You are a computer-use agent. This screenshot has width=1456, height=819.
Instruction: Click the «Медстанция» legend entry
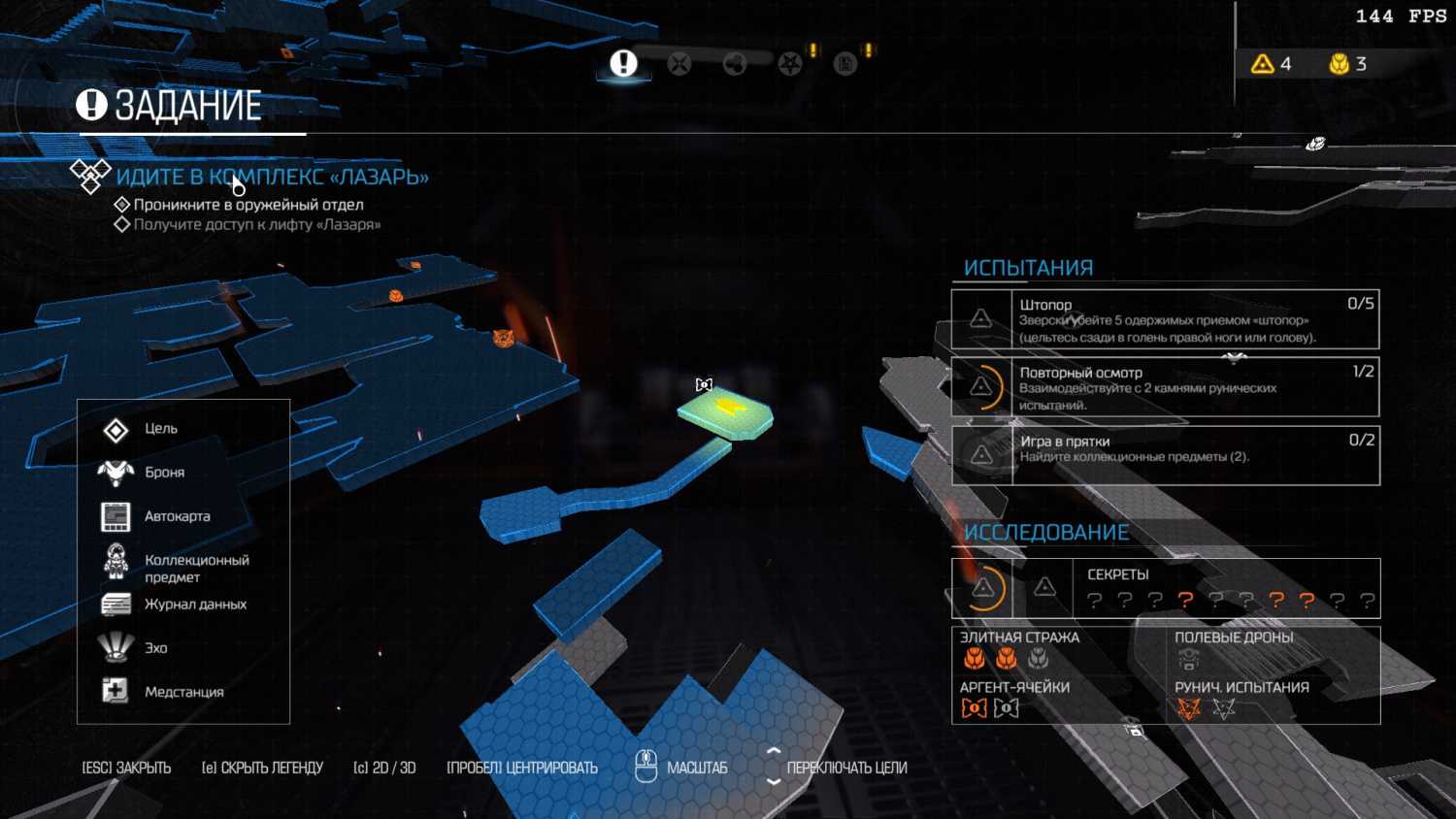[x=183, y=692]
